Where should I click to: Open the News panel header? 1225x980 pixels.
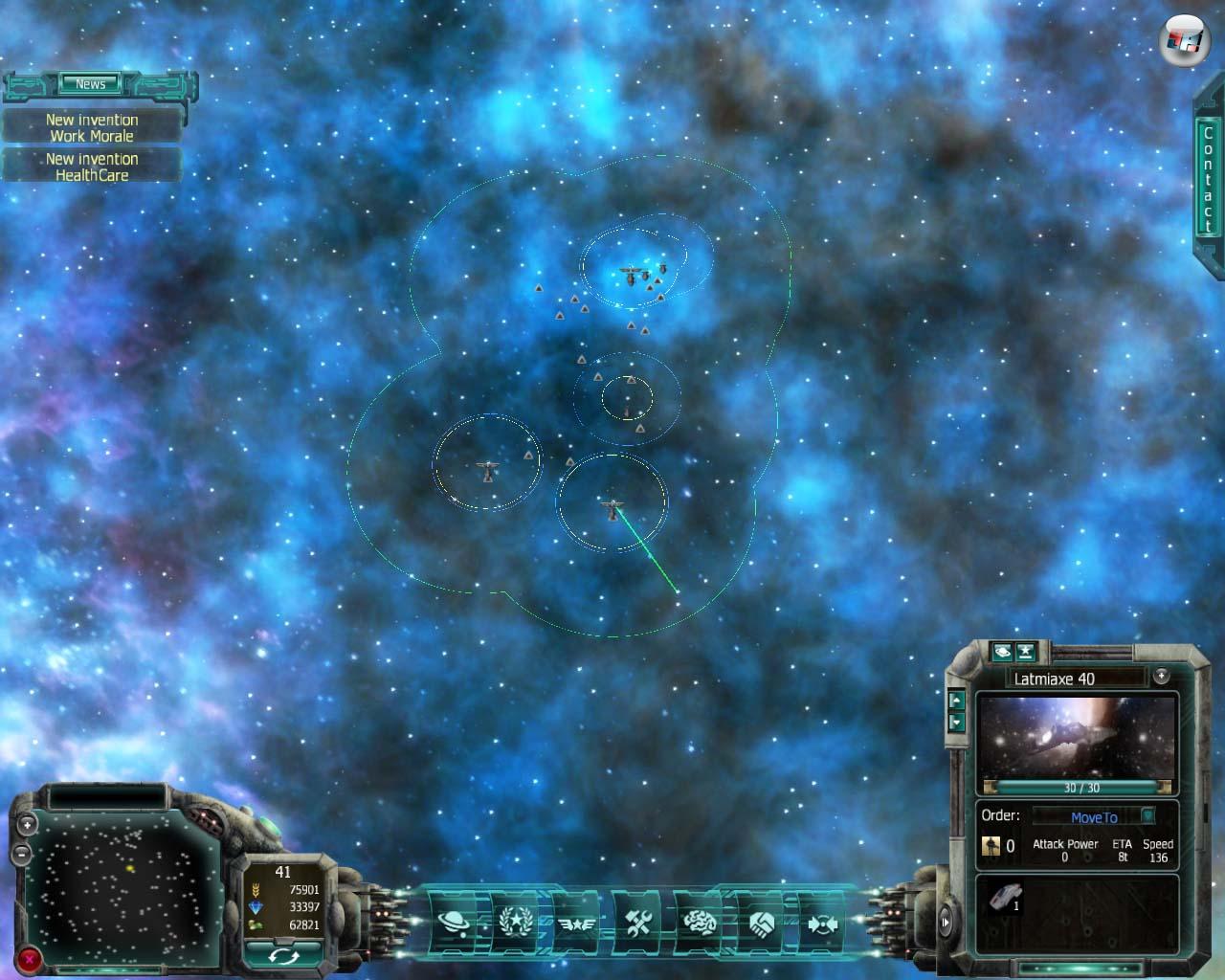[x=91, y=84]
